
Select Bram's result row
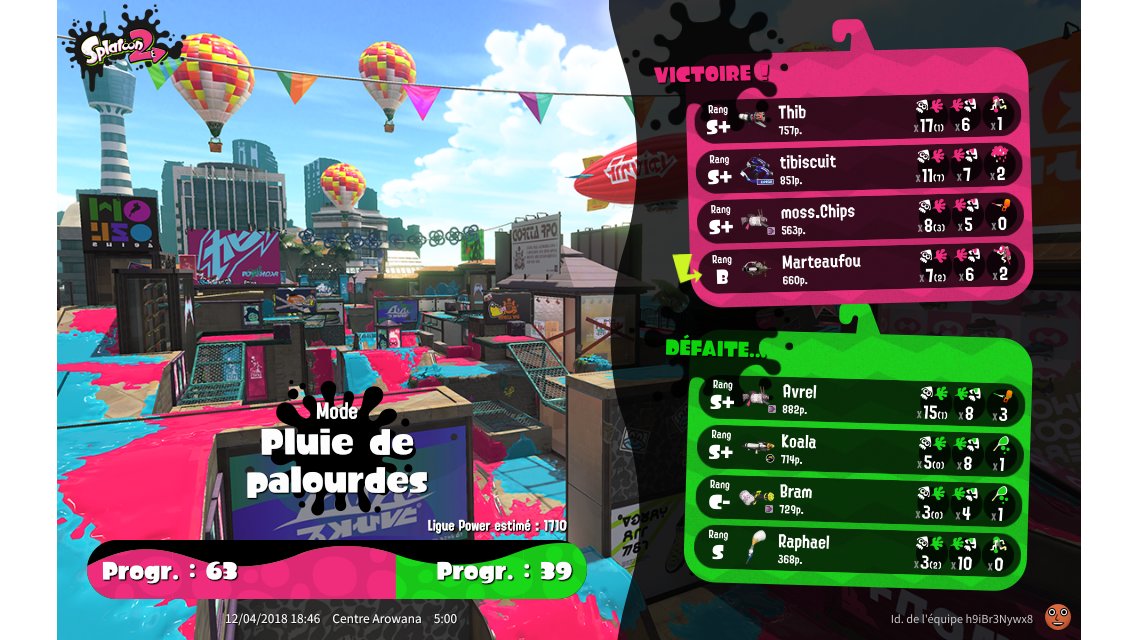pyautogui.click(x=860, y=498)
